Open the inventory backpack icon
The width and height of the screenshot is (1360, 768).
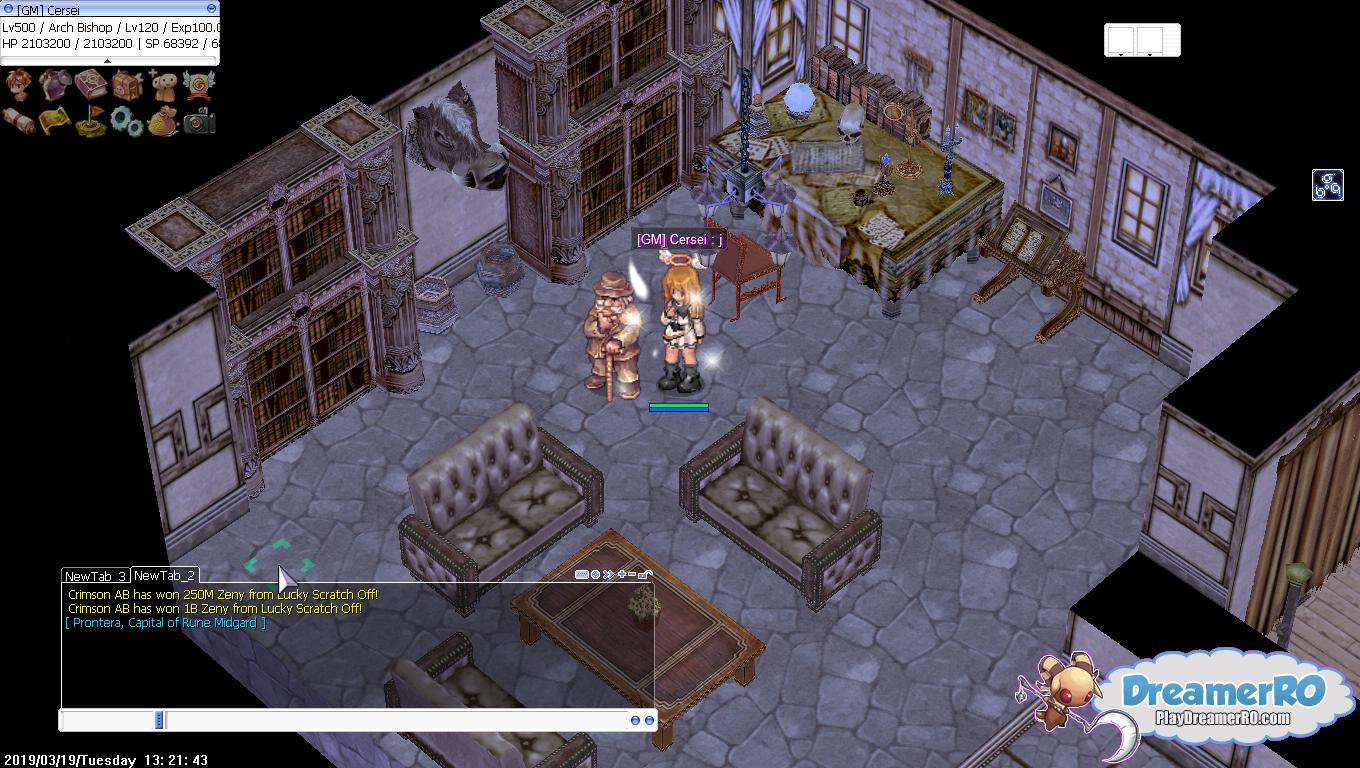point(127,86)
